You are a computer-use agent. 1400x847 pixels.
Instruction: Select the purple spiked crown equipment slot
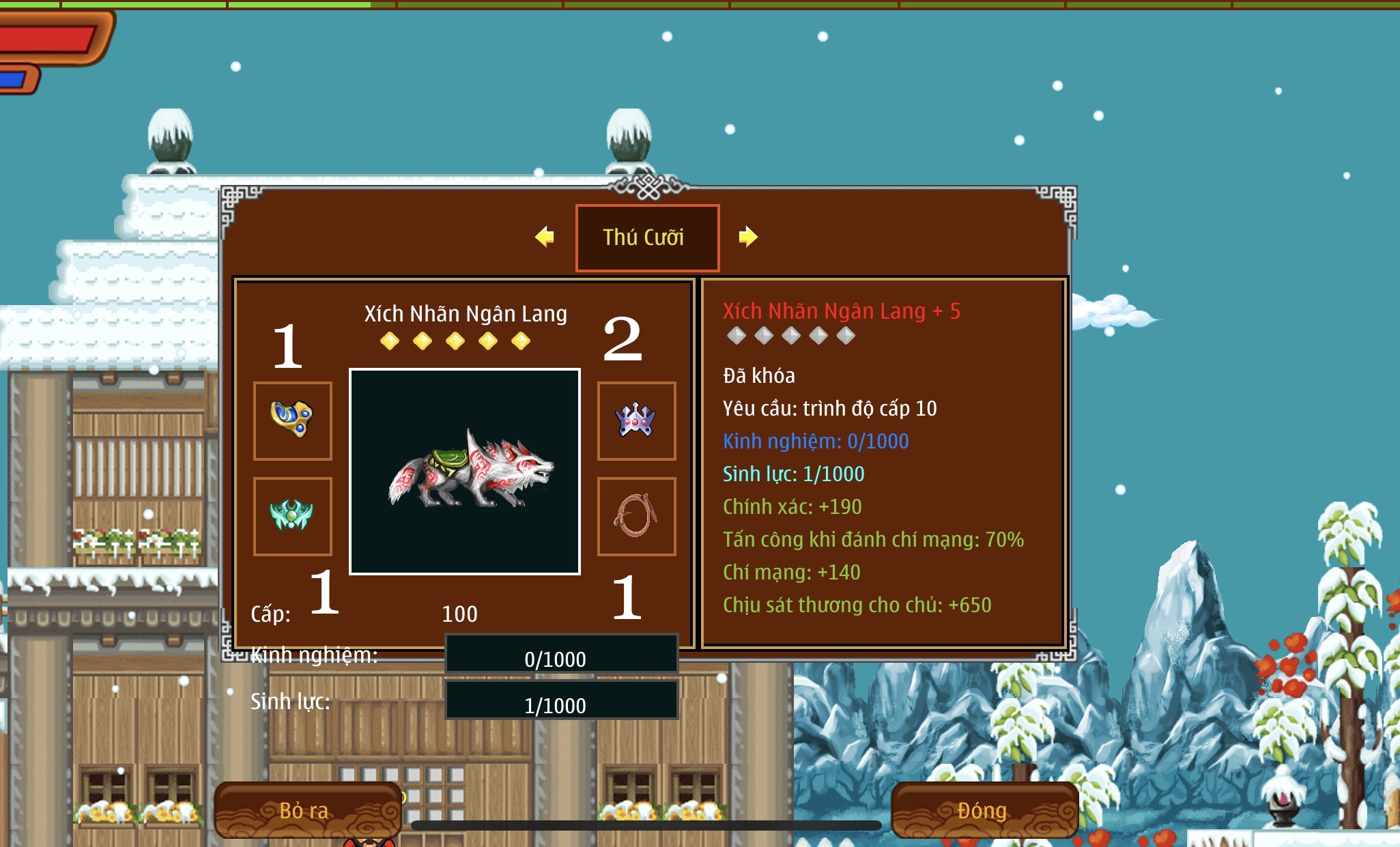tap(636, 420)
